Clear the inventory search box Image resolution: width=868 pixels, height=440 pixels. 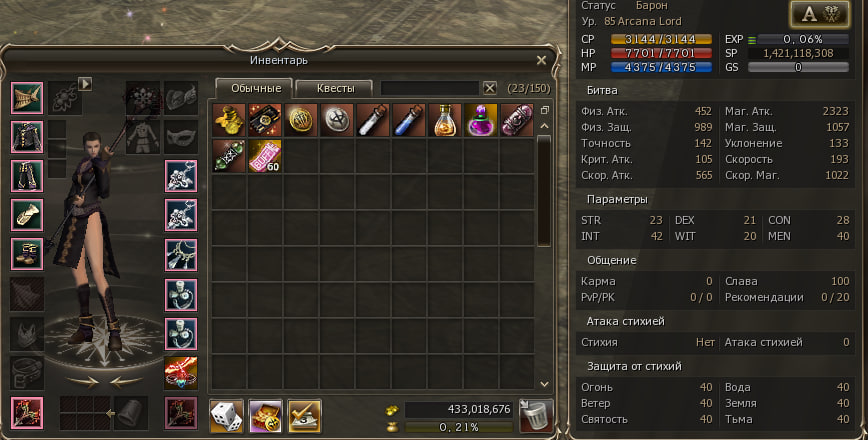(x=490, y=88)
